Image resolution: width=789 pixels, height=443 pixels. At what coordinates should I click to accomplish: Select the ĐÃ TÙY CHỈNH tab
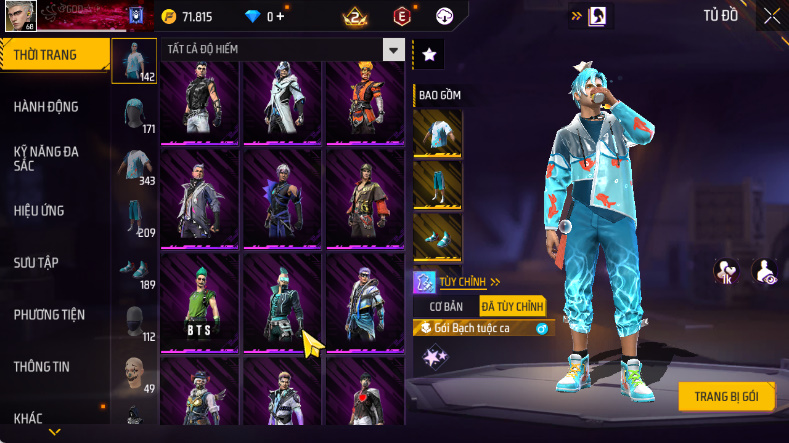click(511, 306)
